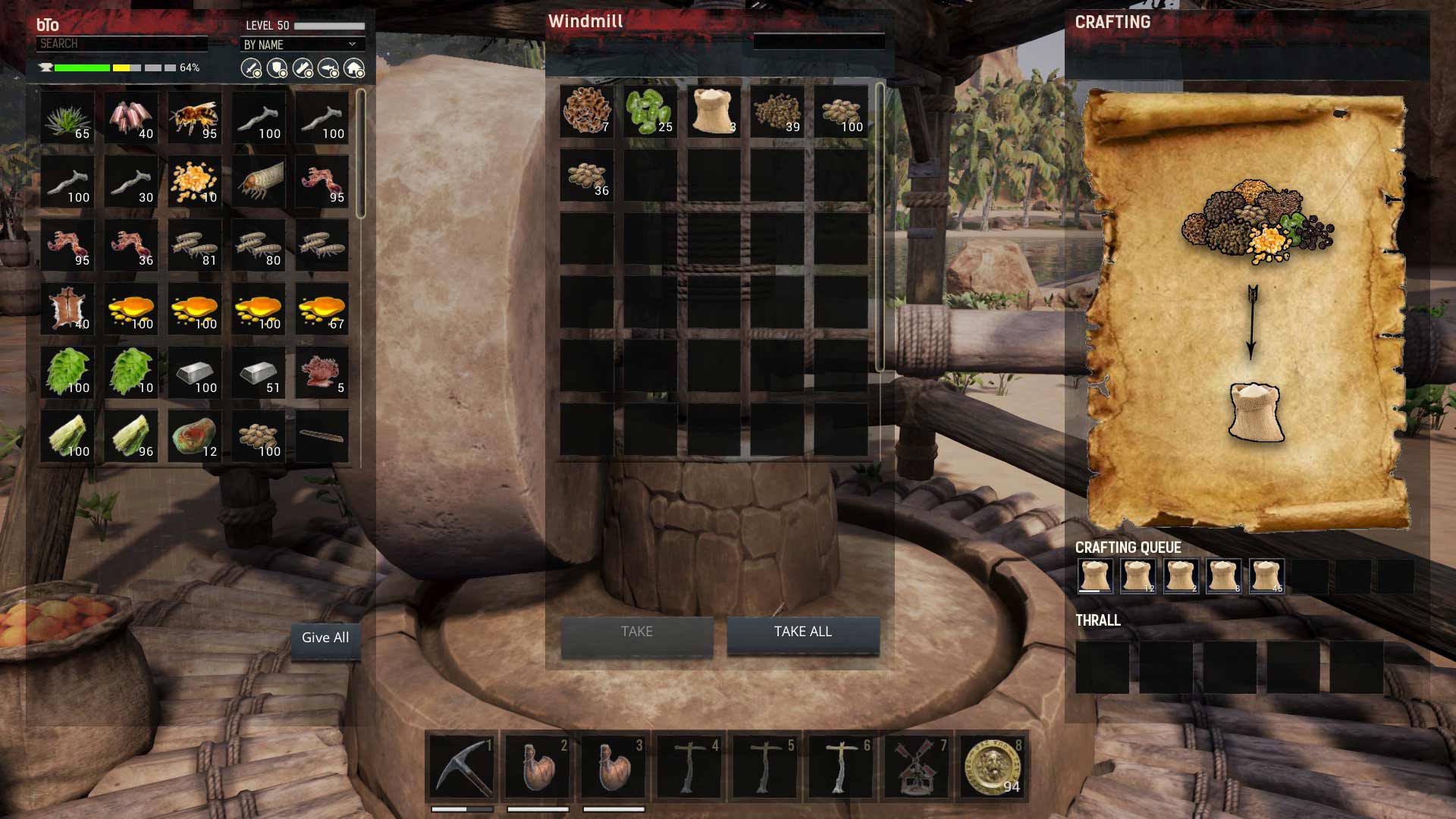Viewport: 1456px width, 819px height.
Task: Select the pickaxe in hotbar slot 1
Action: pos(462,767)
